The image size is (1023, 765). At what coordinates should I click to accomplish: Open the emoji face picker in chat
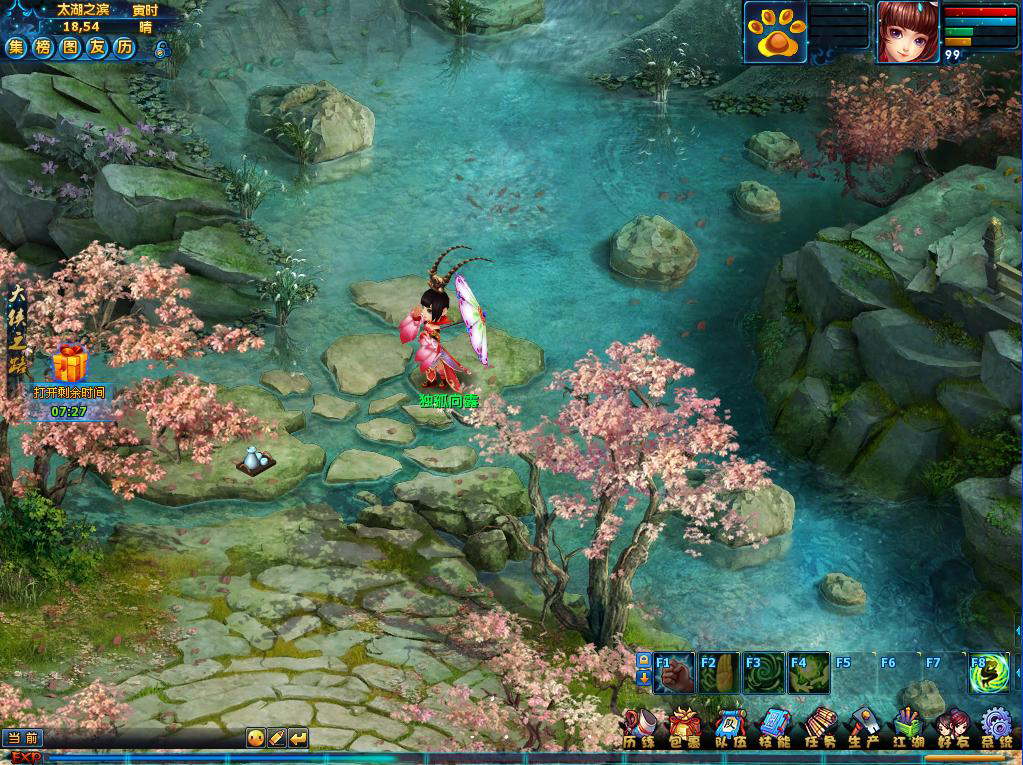[x=256, y=738]
